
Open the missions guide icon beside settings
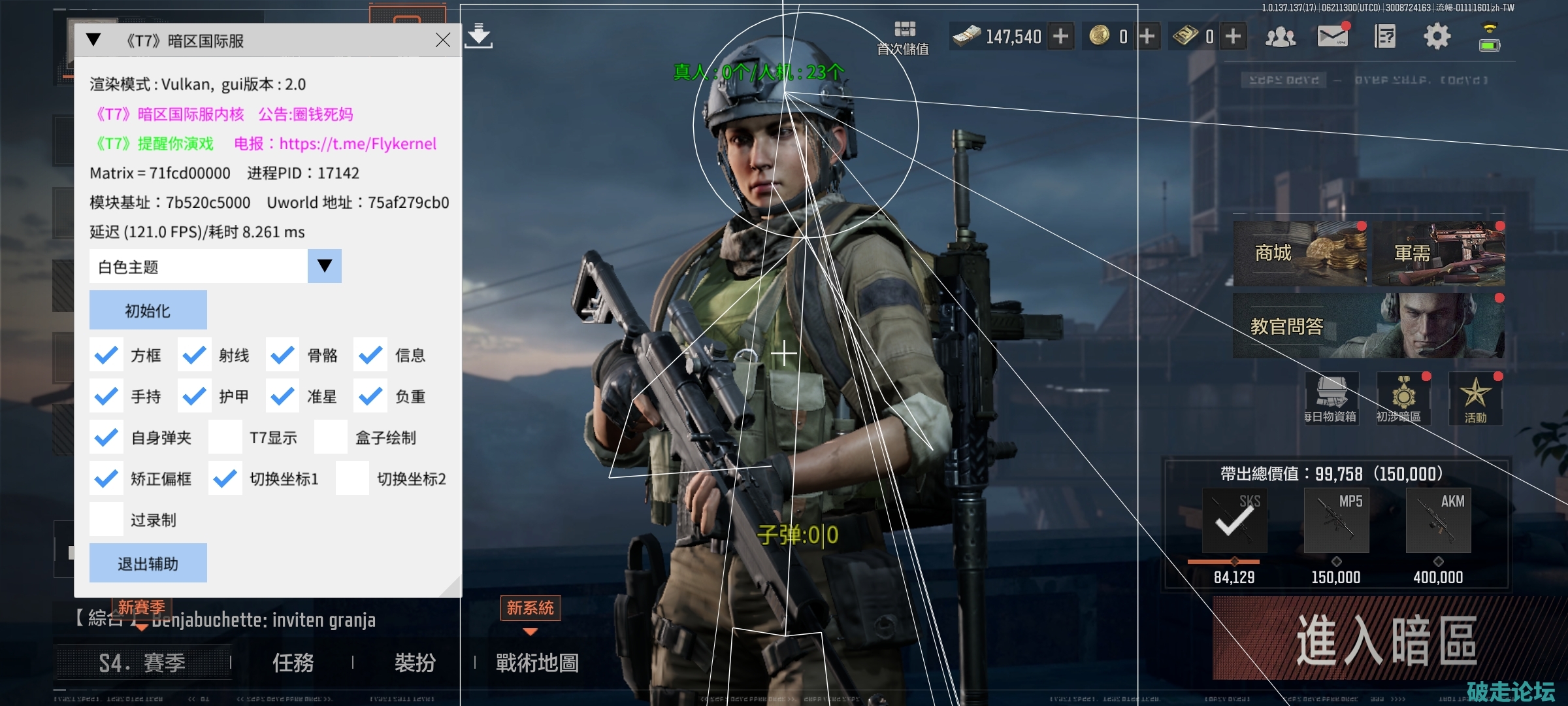(1386, 37)
